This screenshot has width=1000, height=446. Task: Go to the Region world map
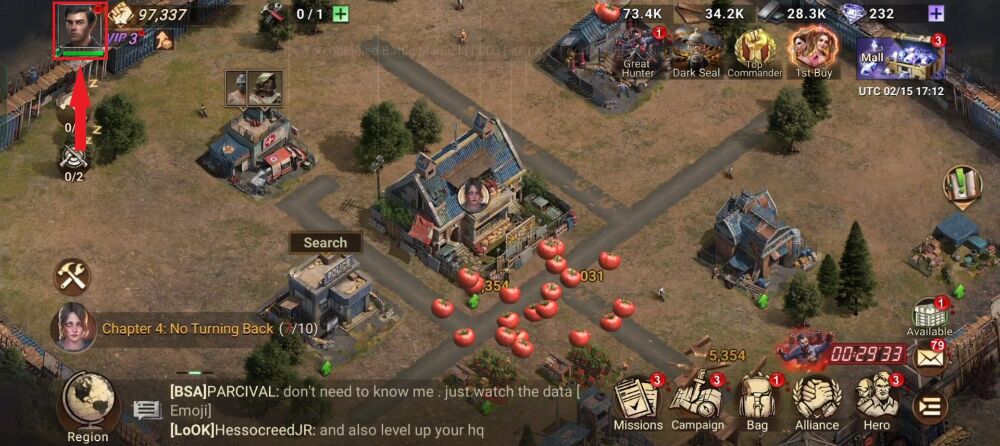click(88, 407)
